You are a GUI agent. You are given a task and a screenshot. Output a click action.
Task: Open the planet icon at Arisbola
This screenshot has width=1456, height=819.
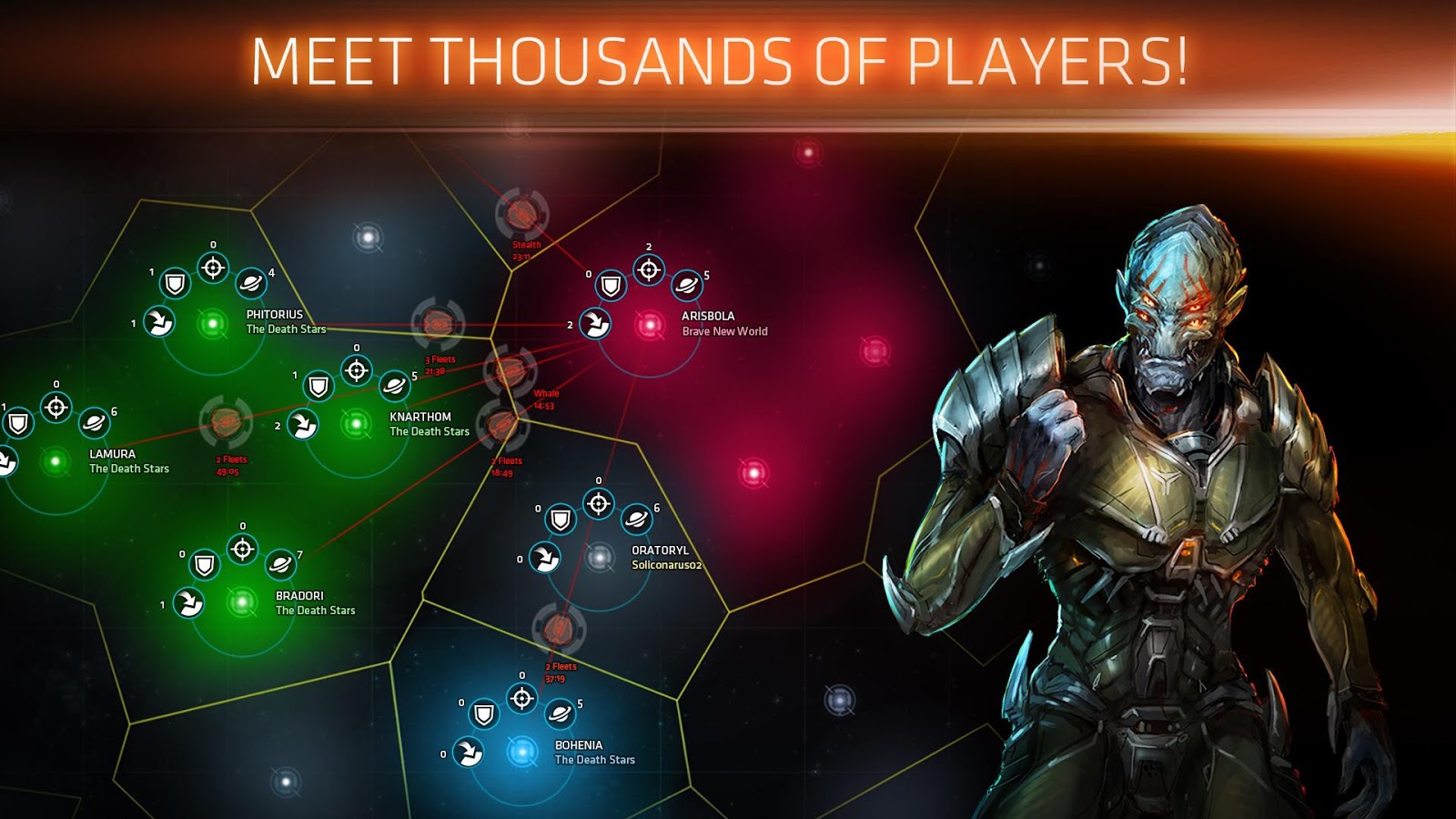687,286
